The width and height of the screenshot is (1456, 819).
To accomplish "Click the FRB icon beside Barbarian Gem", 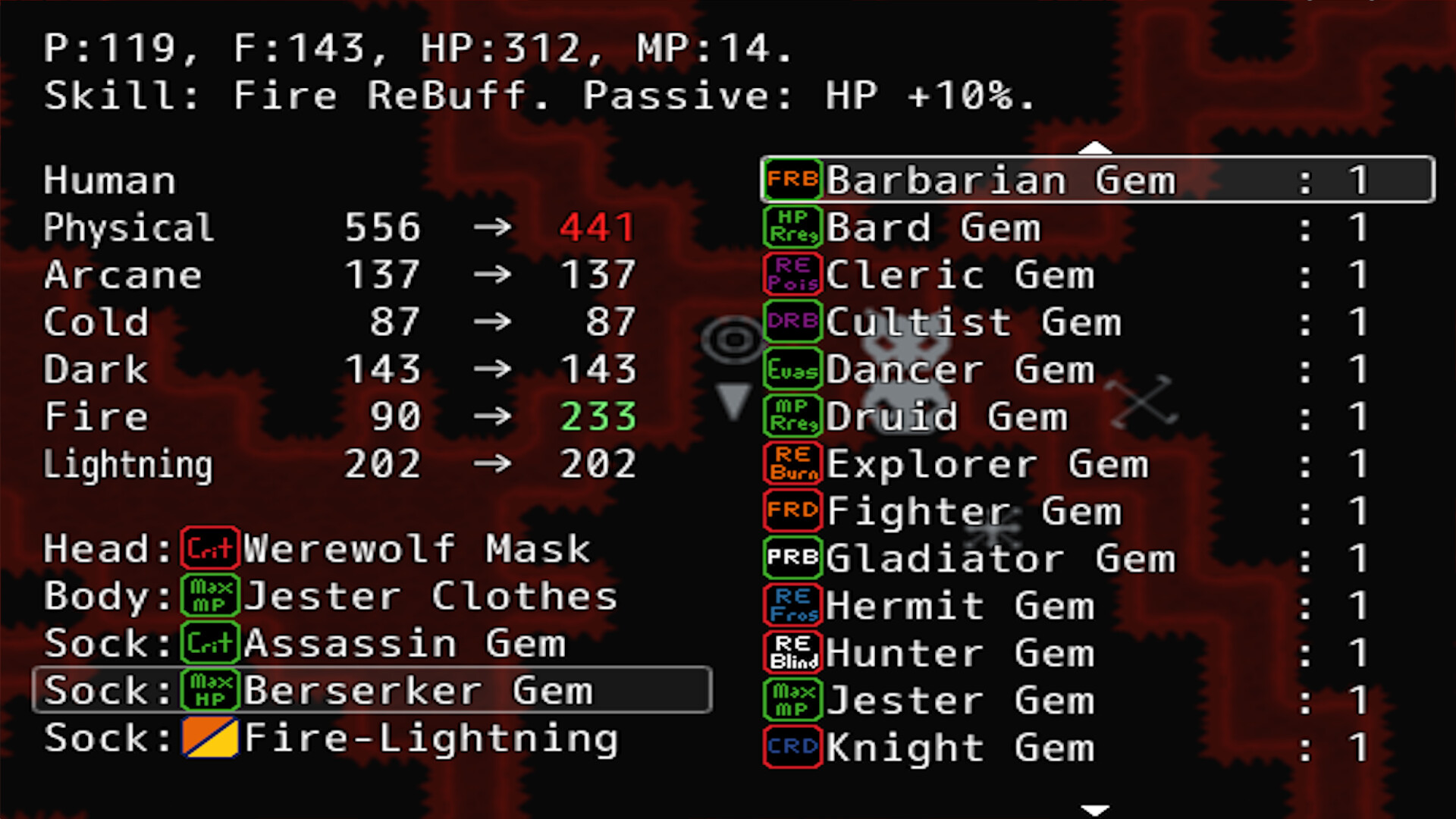I will tap(792, 179).
